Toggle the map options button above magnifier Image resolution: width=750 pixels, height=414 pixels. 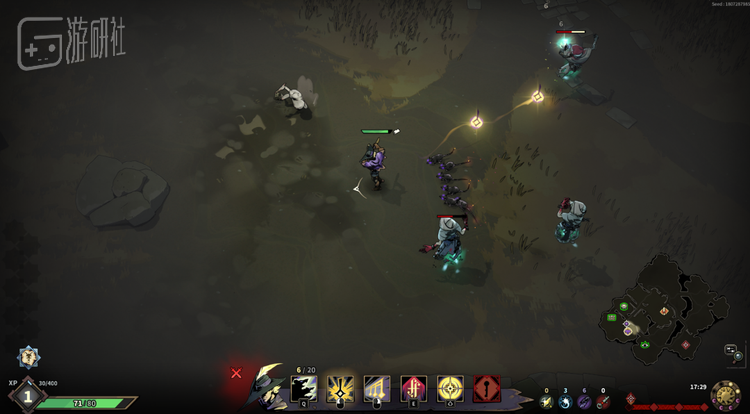point(731,347)
